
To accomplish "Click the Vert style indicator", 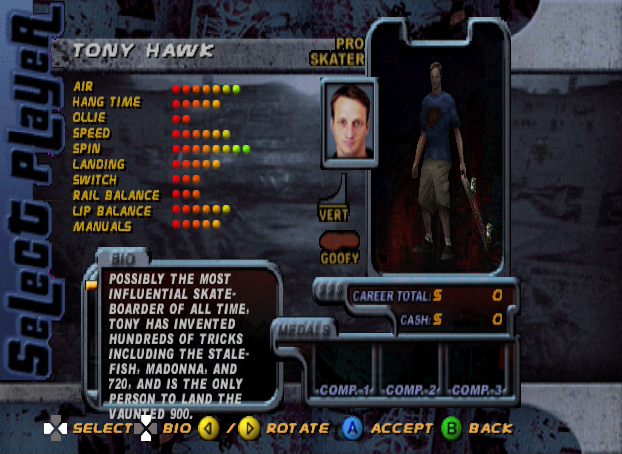I will tap(334, 213).
